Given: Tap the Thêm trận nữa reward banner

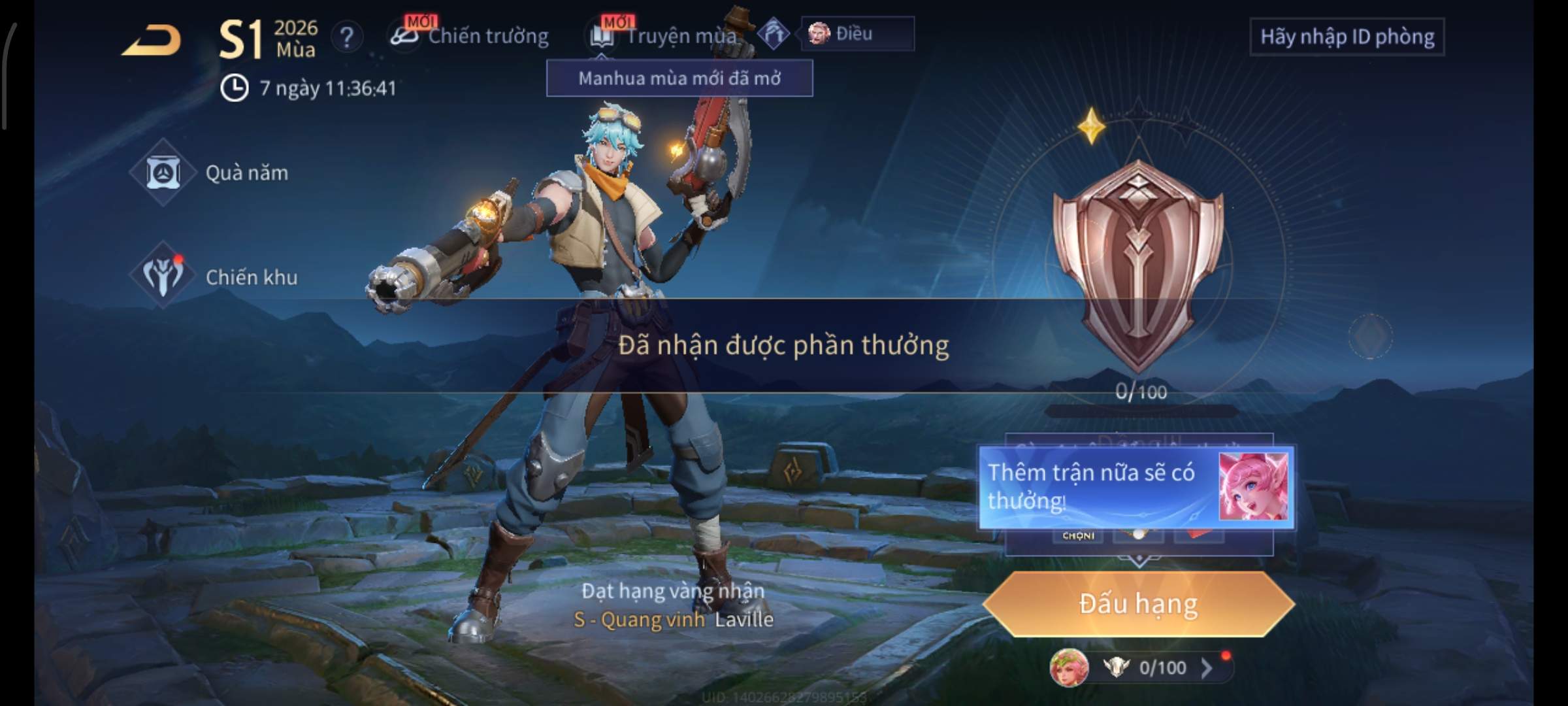Looking at the screenshot, I should tap(1135, 487).
